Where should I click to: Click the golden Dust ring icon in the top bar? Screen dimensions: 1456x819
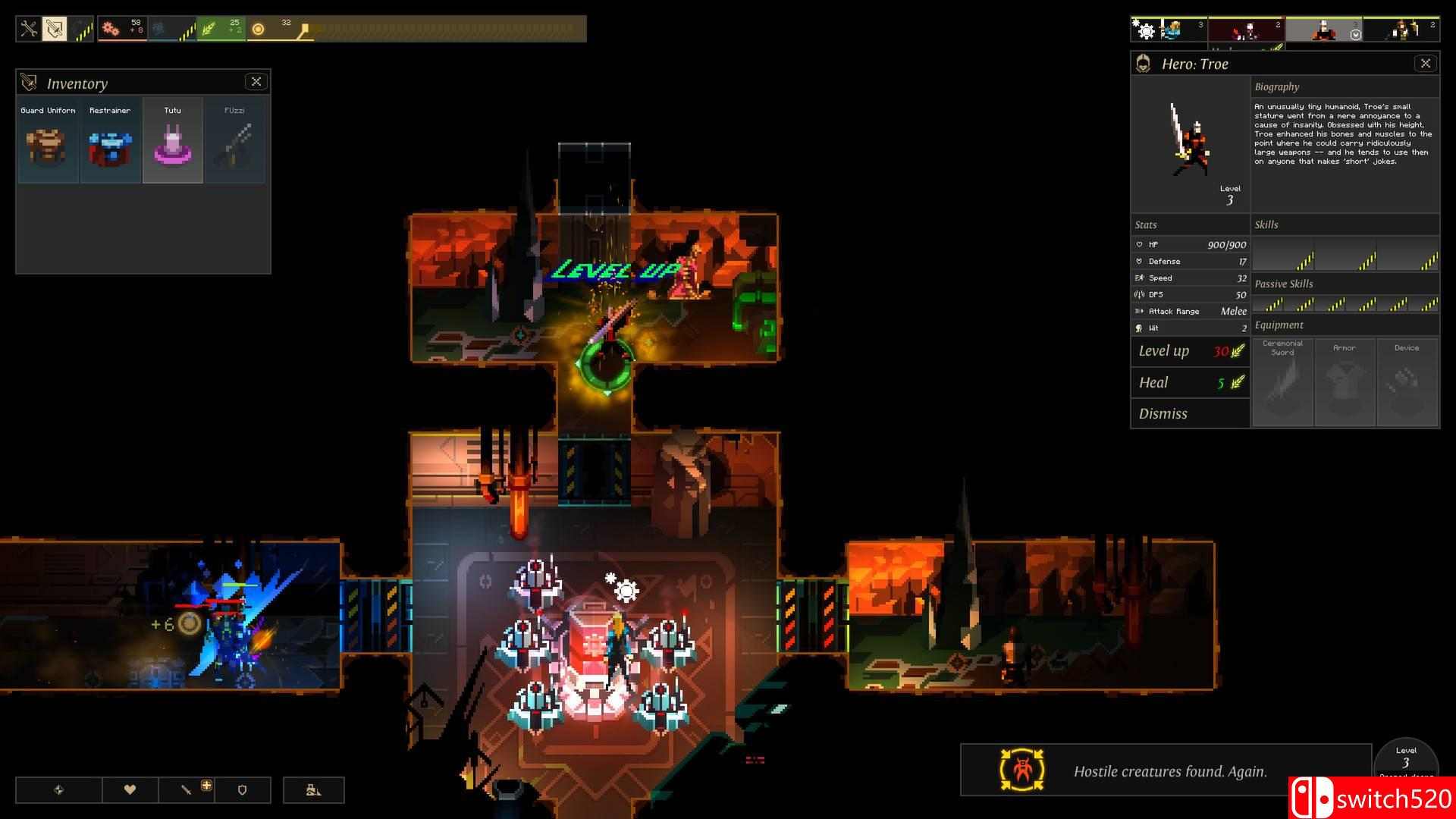pos(258,27)
